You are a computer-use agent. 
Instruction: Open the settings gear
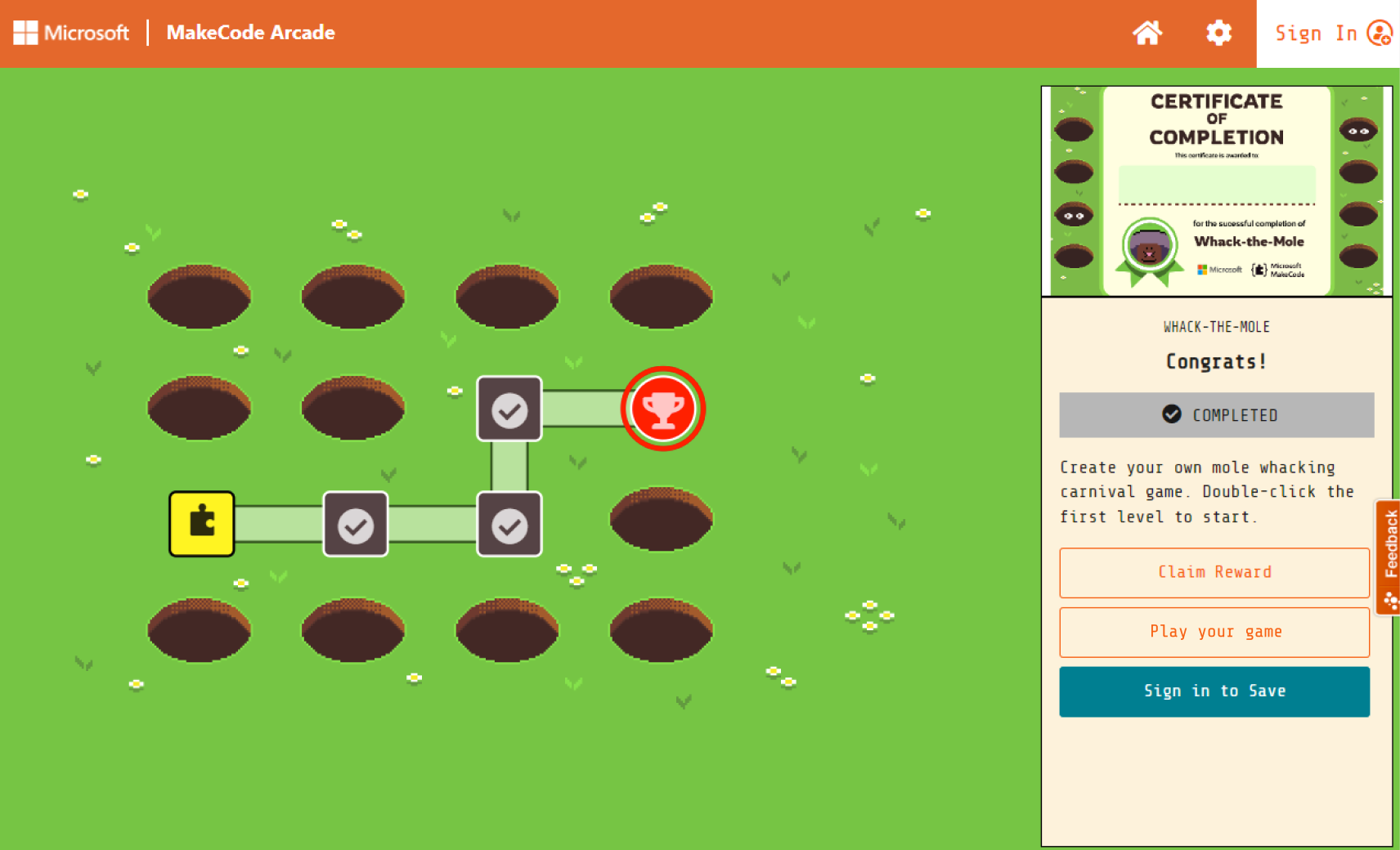[x=1217, y=33]
